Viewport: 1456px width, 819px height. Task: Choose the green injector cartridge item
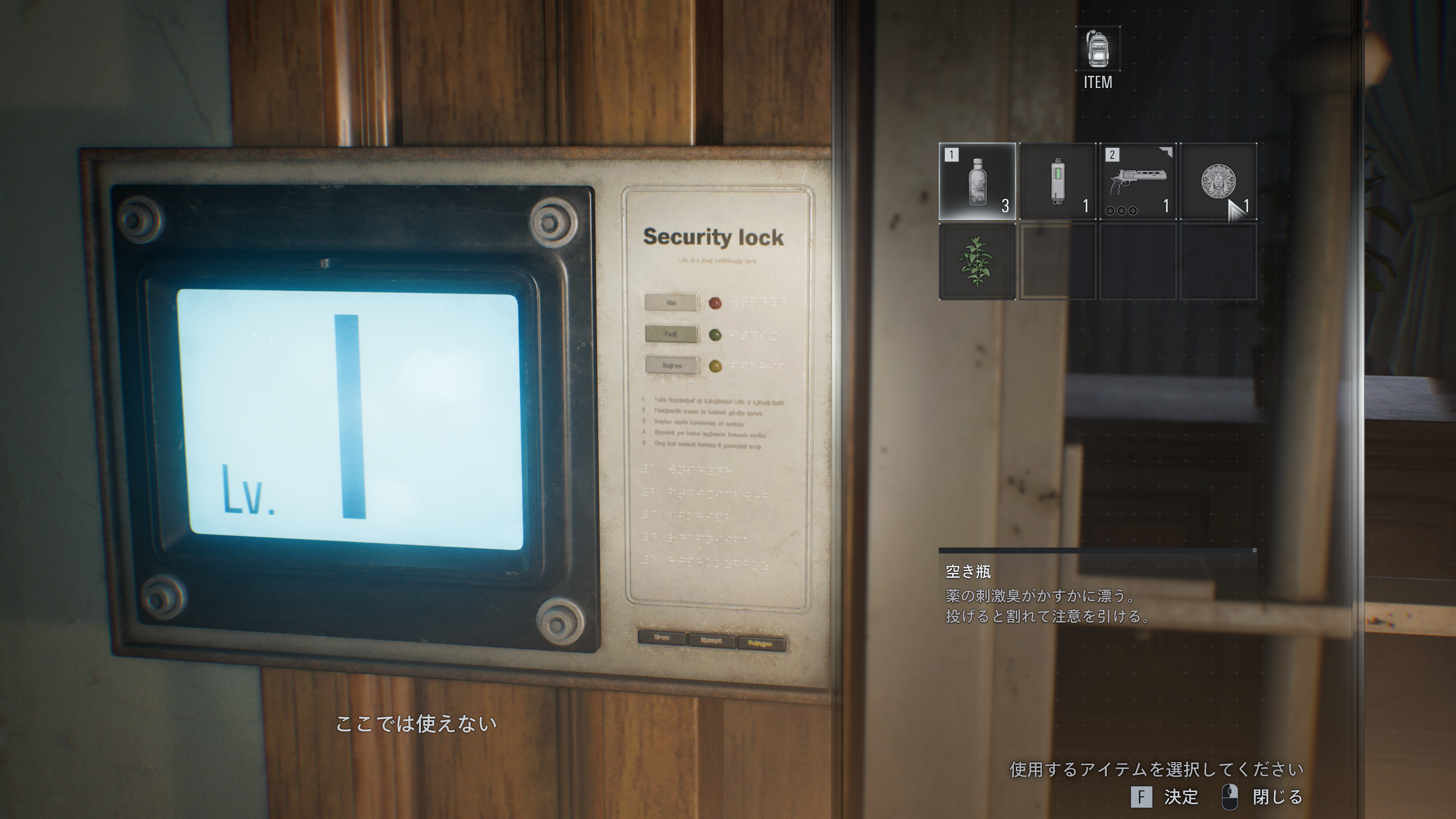point(1057,182)
